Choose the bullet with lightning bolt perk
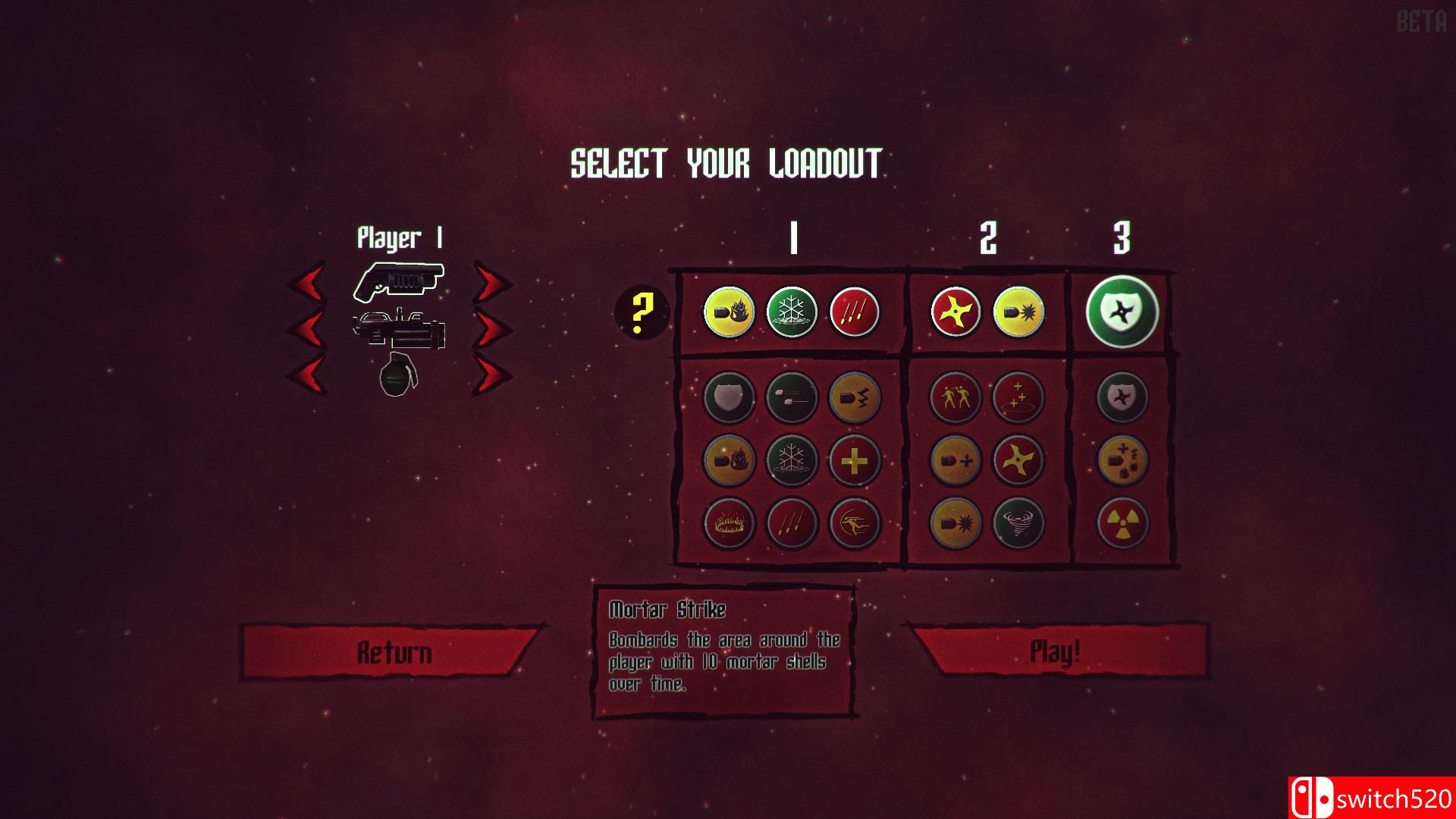This screenshot has width=1456, height=819. pyautogui.click(x=855, y=397)
